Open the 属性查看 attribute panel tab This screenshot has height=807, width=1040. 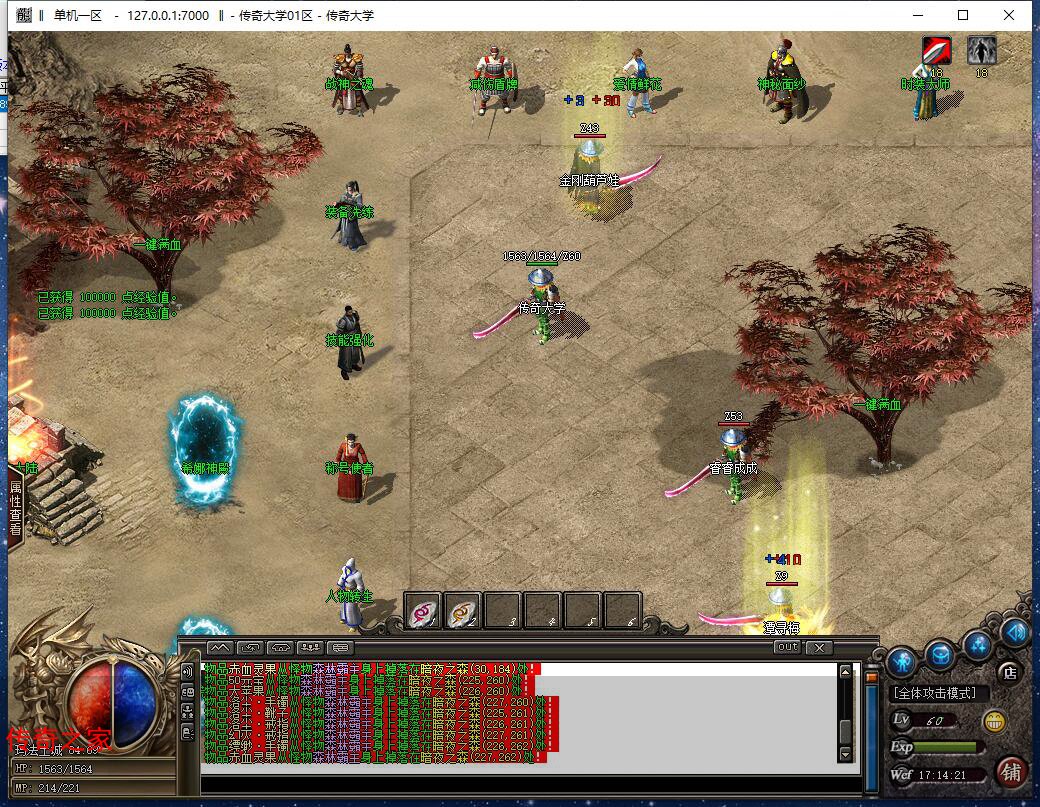16,511
